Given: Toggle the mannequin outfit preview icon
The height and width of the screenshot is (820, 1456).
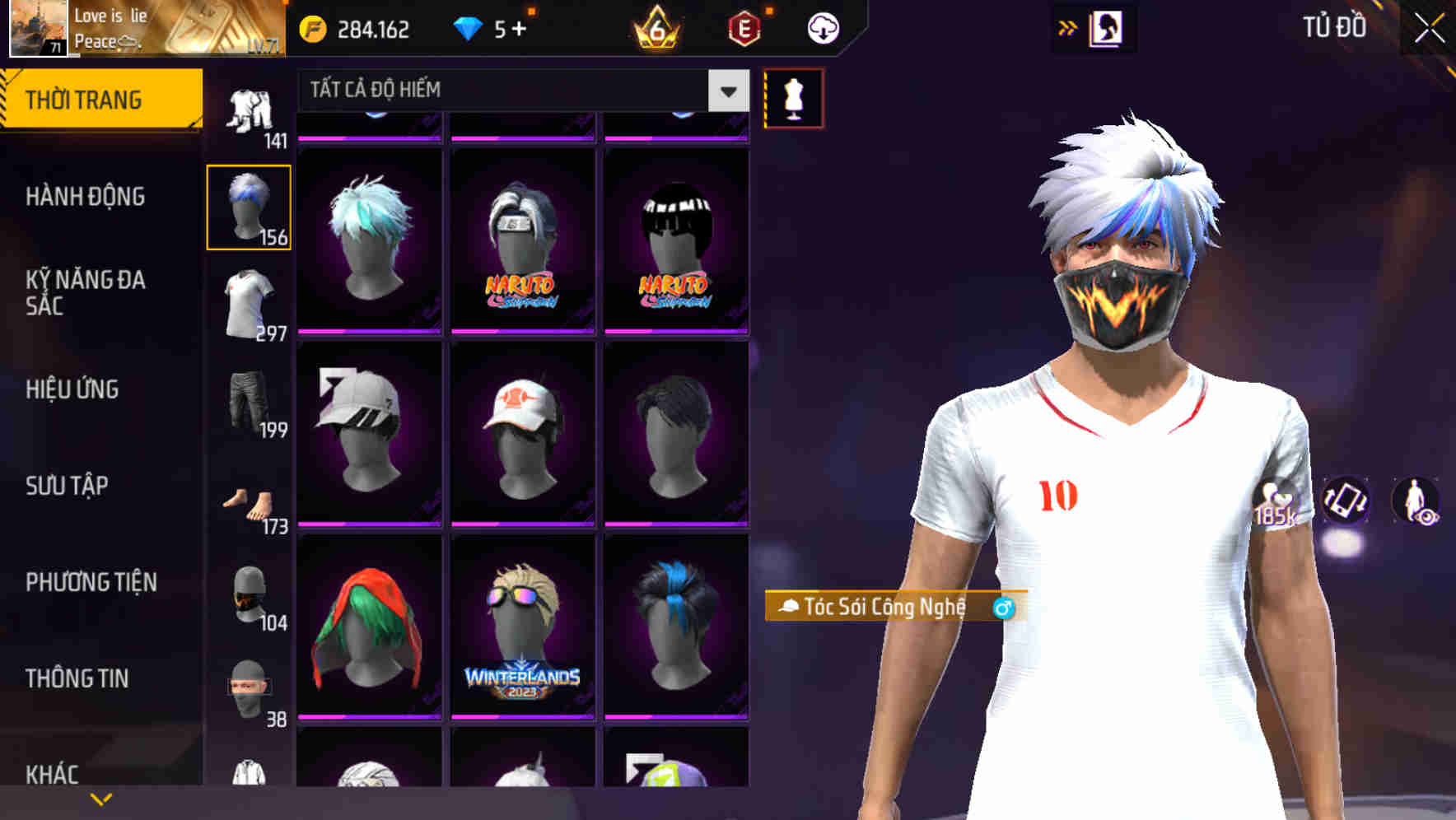Looking at the screenshot, I should (x=793, y=98).
